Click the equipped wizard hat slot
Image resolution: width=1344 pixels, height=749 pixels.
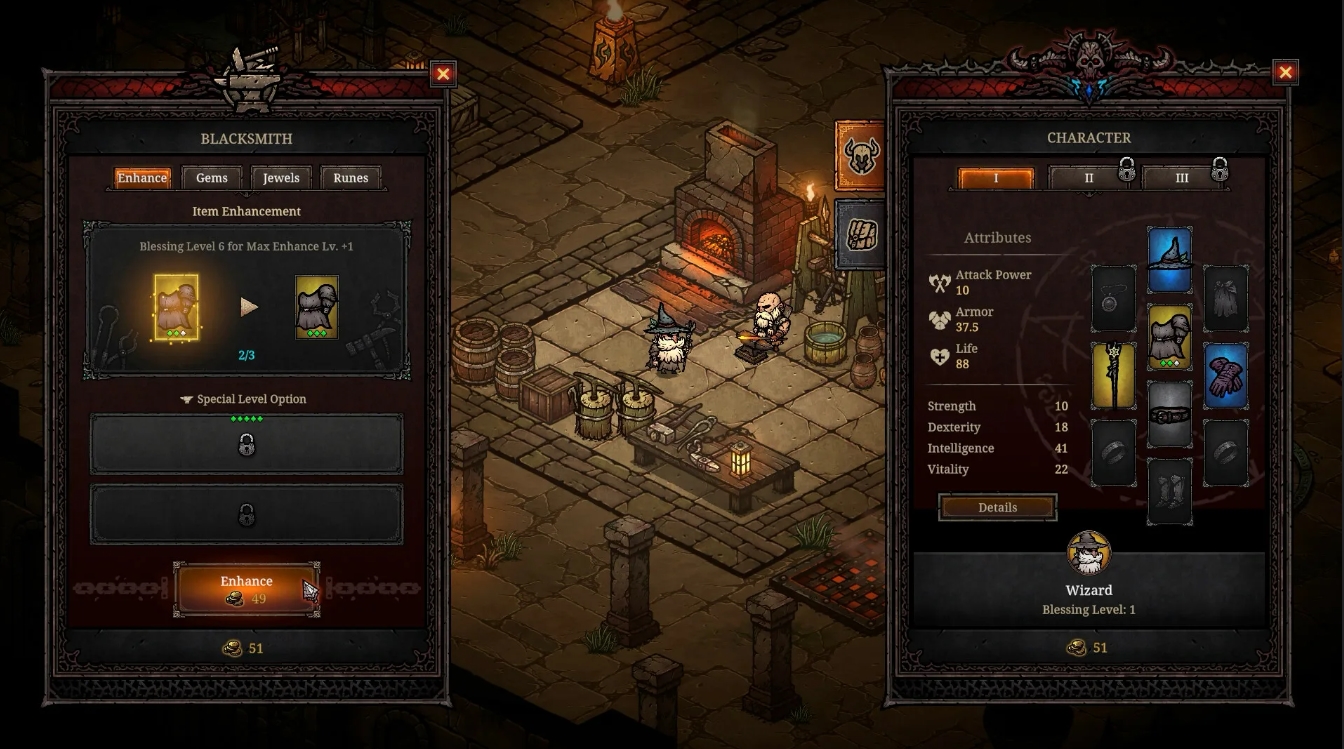tap(1169, 257)
